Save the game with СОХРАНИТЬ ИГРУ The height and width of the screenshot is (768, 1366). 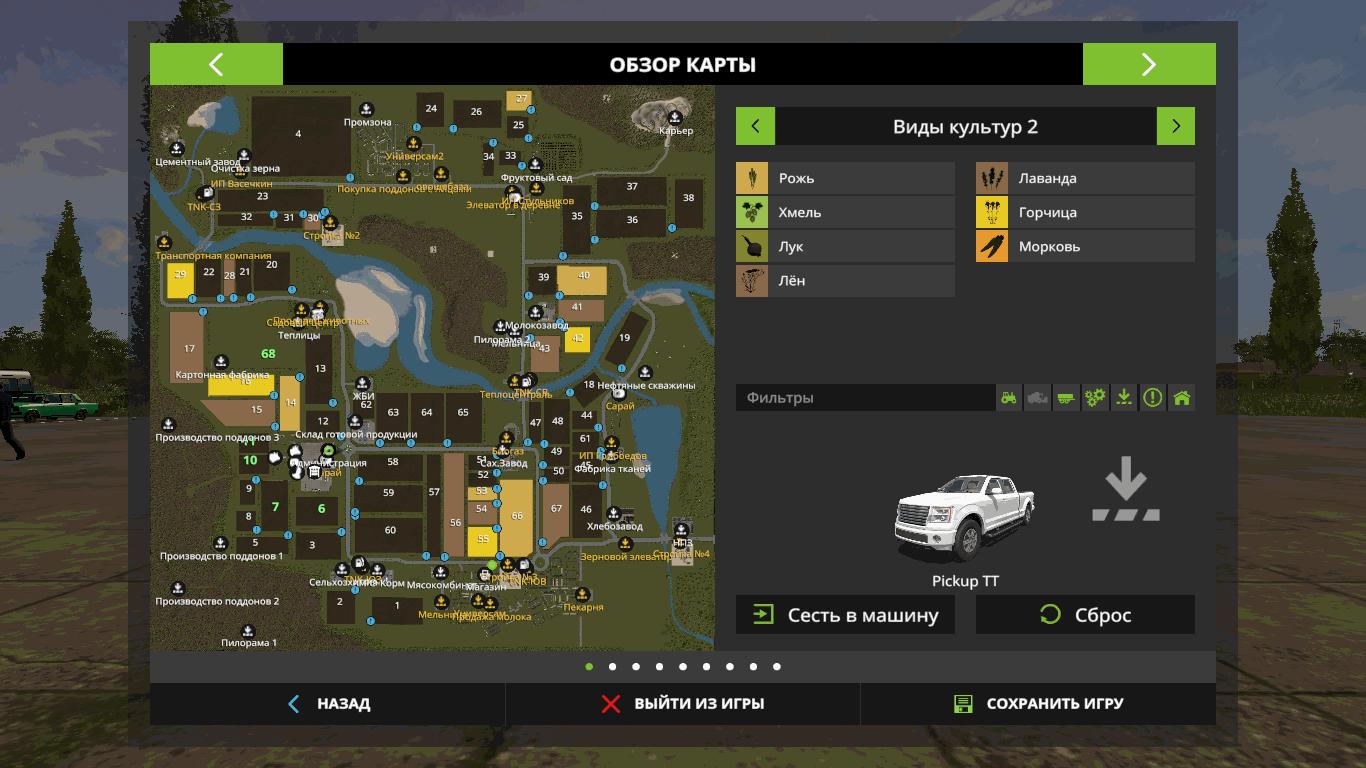click(x=1038, y=704)
